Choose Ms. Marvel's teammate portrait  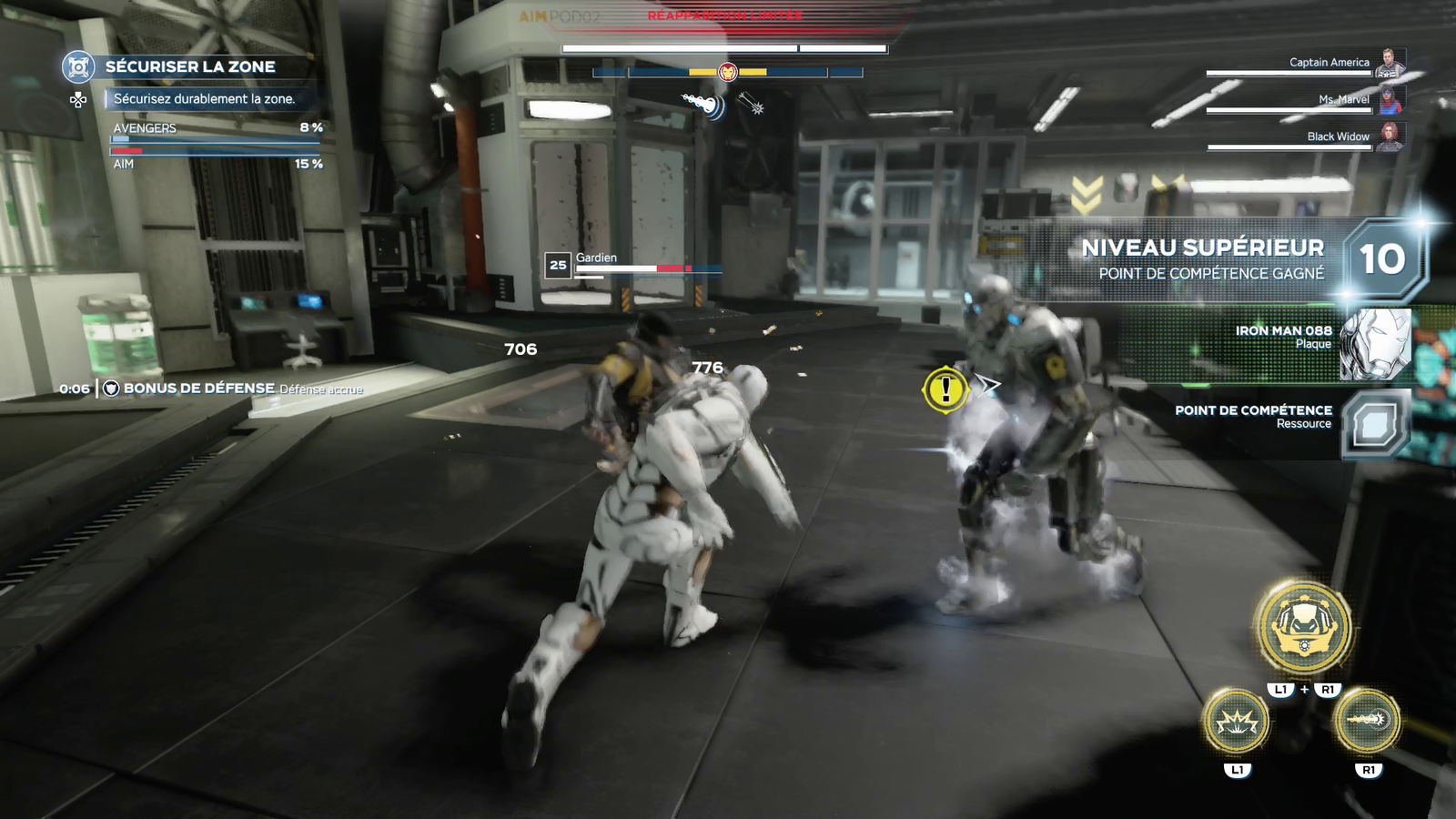(1390, 100)
